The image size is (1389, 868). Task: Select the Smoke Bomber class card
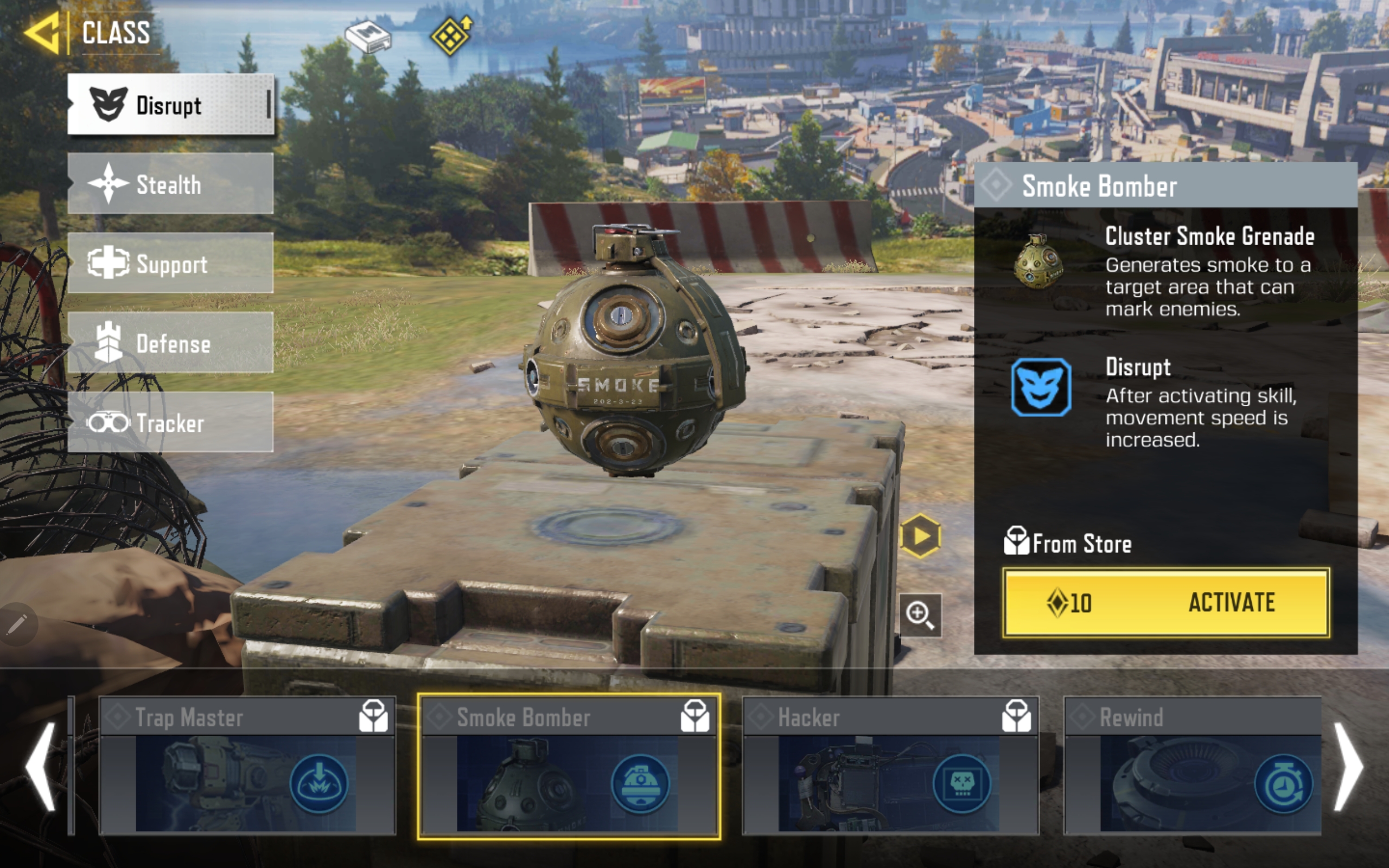(x=569, y=766)
